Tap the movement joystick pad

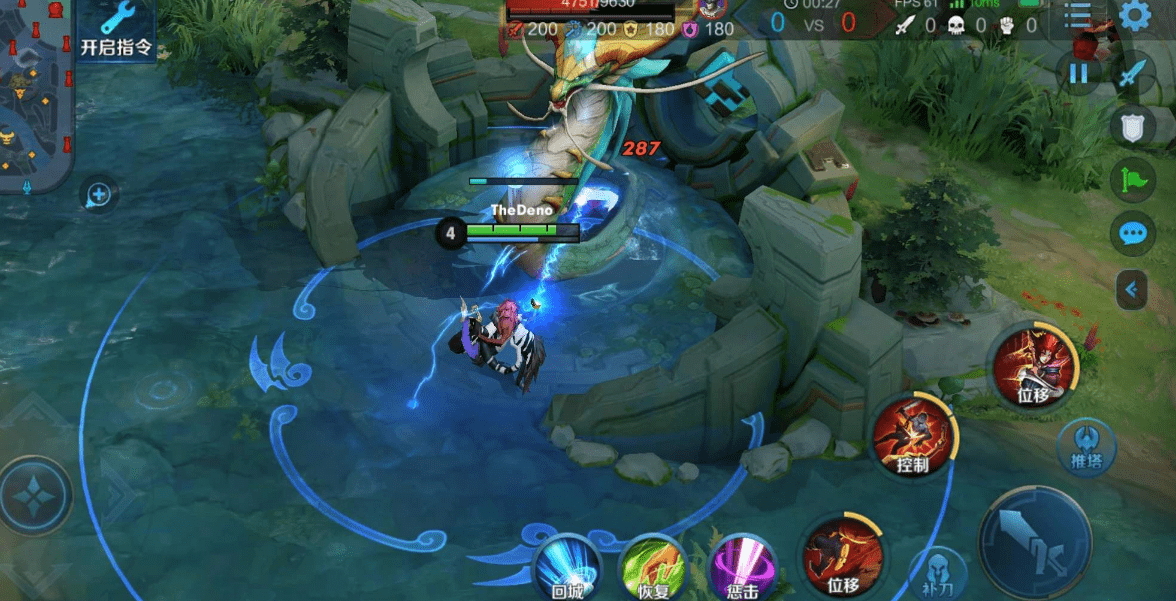click(36, 495)
